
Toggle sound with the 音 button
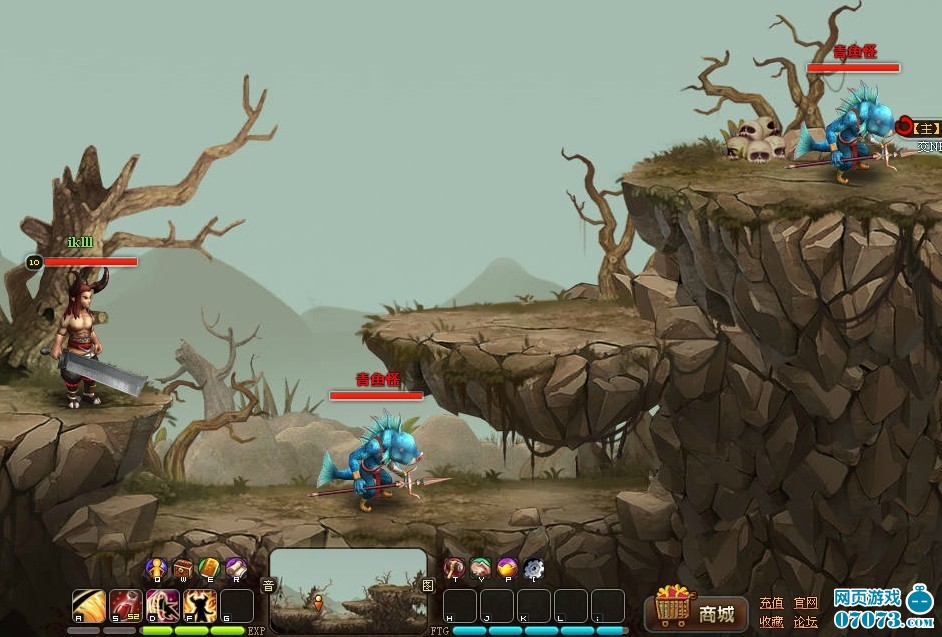click(x=268, y=585)
